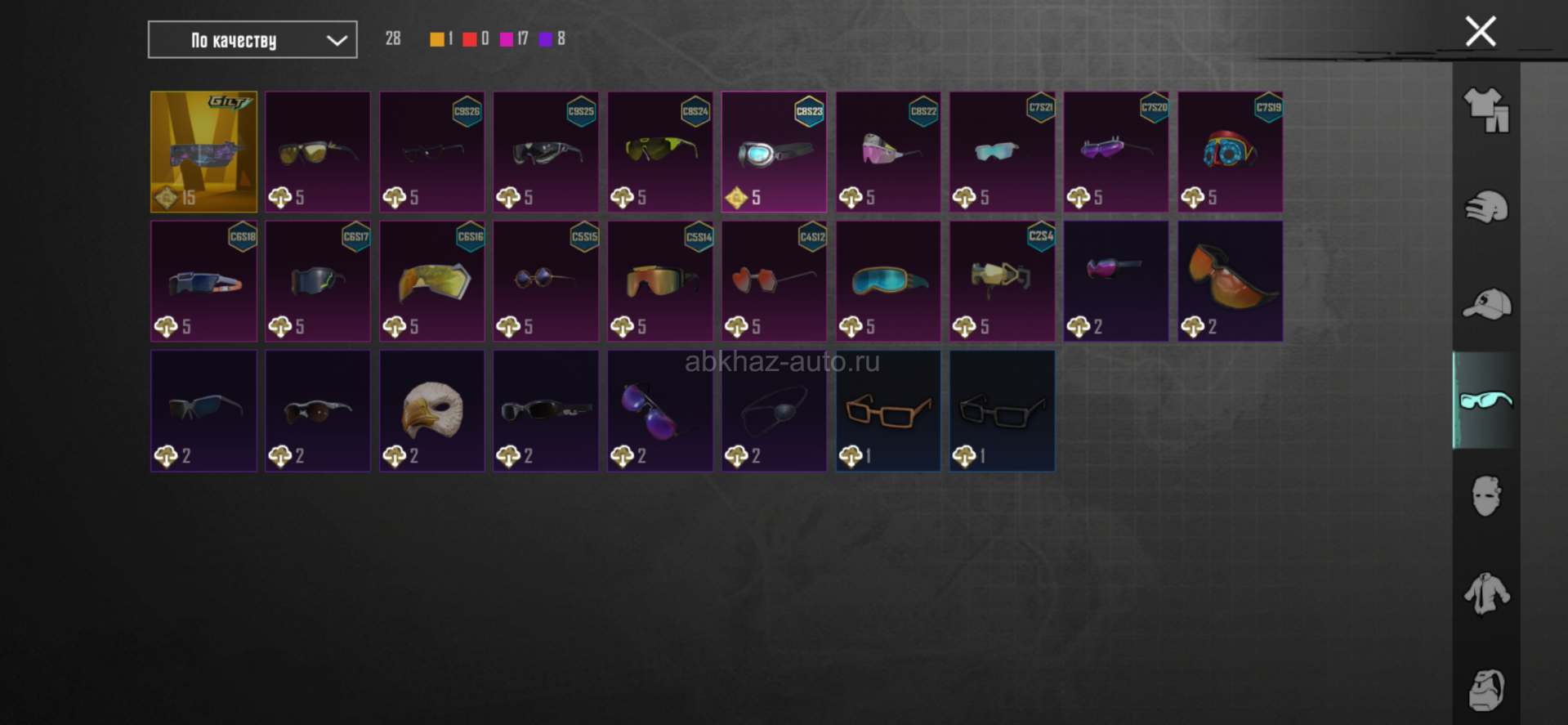The image size is (1568, 725).
Task: Open the helmet category tab
Action: pyautogui.click(x=1485, y=207)
